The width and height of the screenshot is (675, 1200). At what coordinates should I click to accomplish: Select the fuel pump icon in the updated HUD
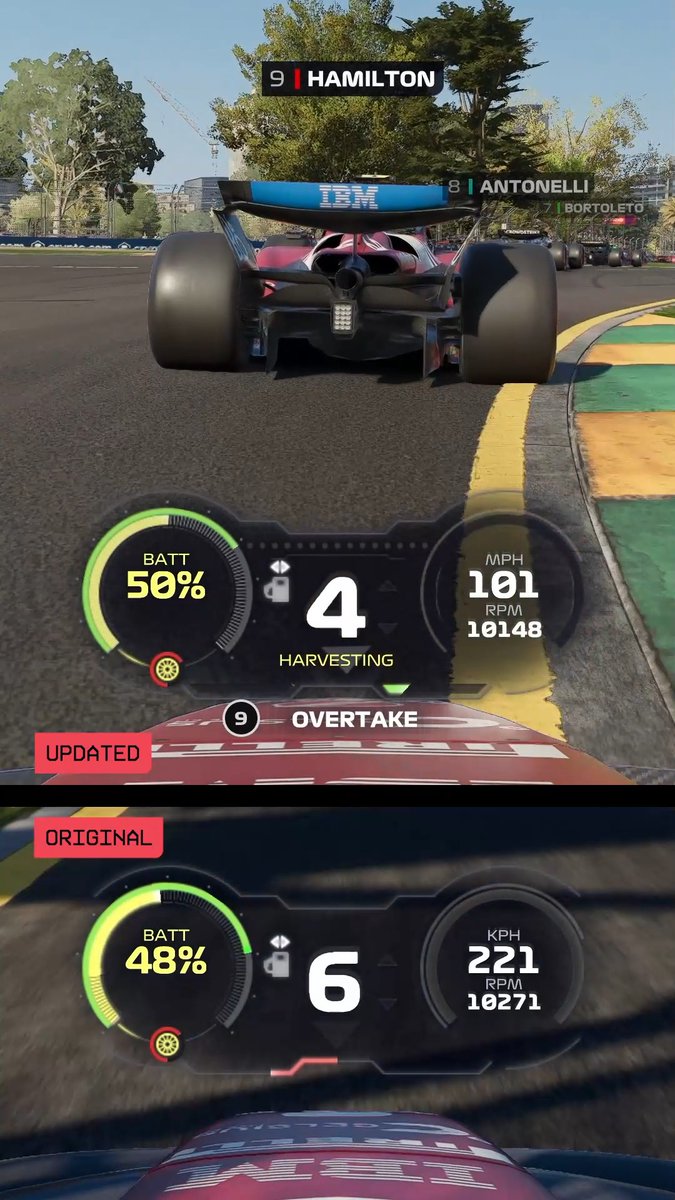[276, 588]
